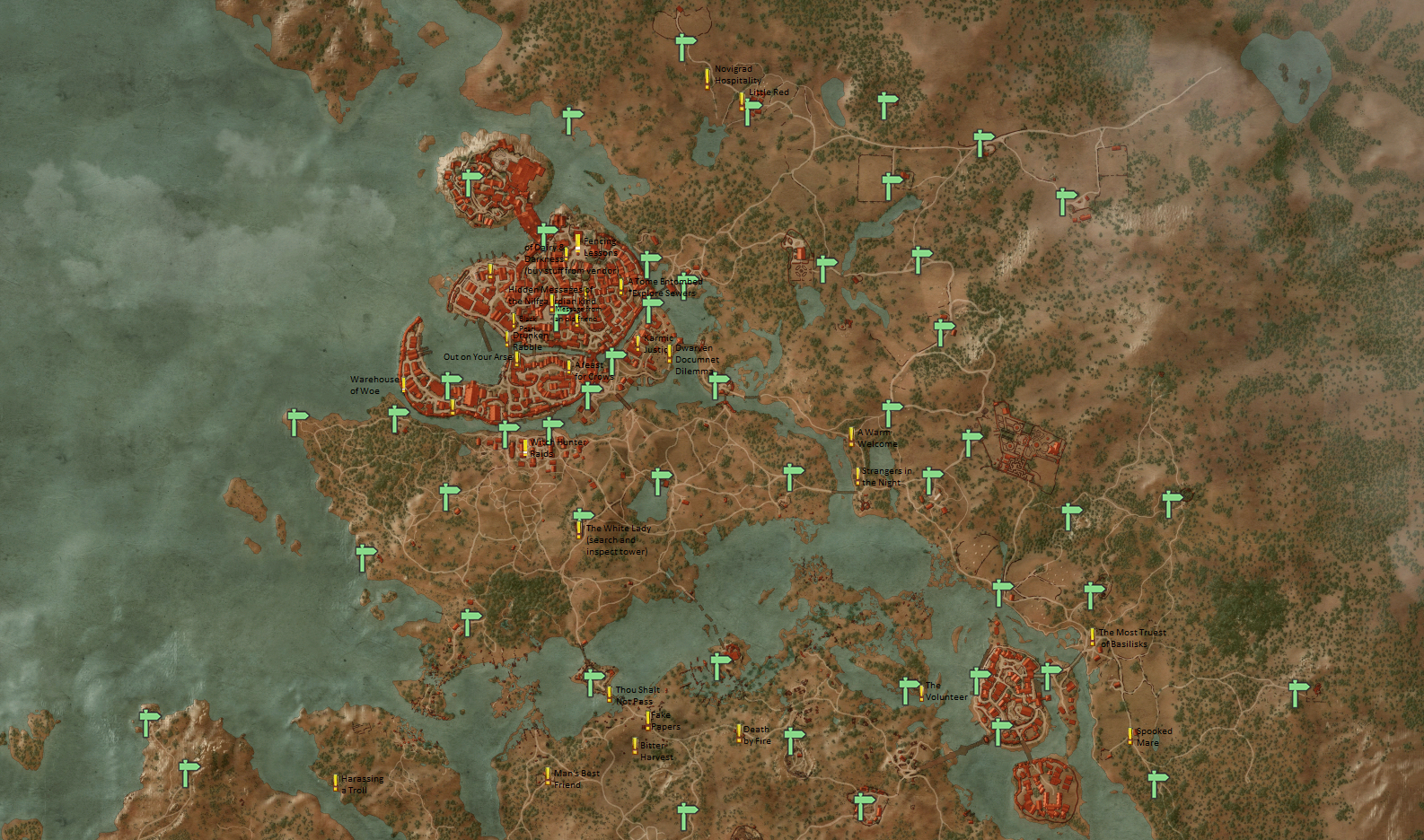Select the Warehouse of Woe quest marker
The width and height of the screenshot is (1424, 840).
(403, 385)
